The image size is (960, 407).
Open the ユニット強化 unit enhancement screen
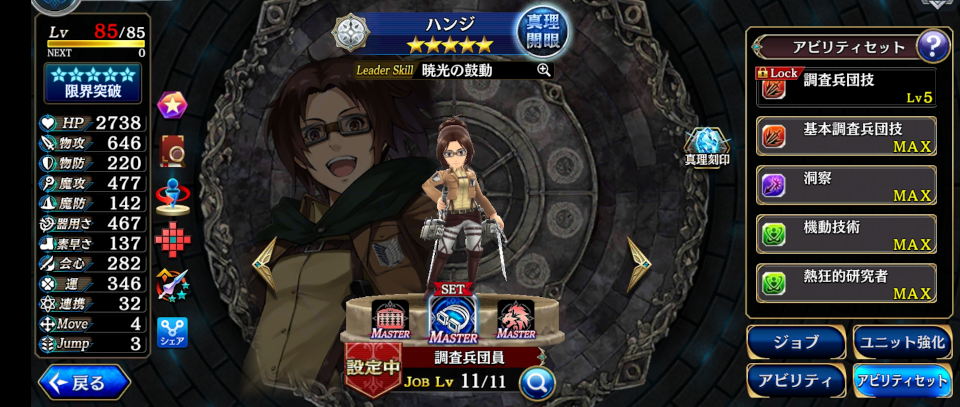coord(901,342)
